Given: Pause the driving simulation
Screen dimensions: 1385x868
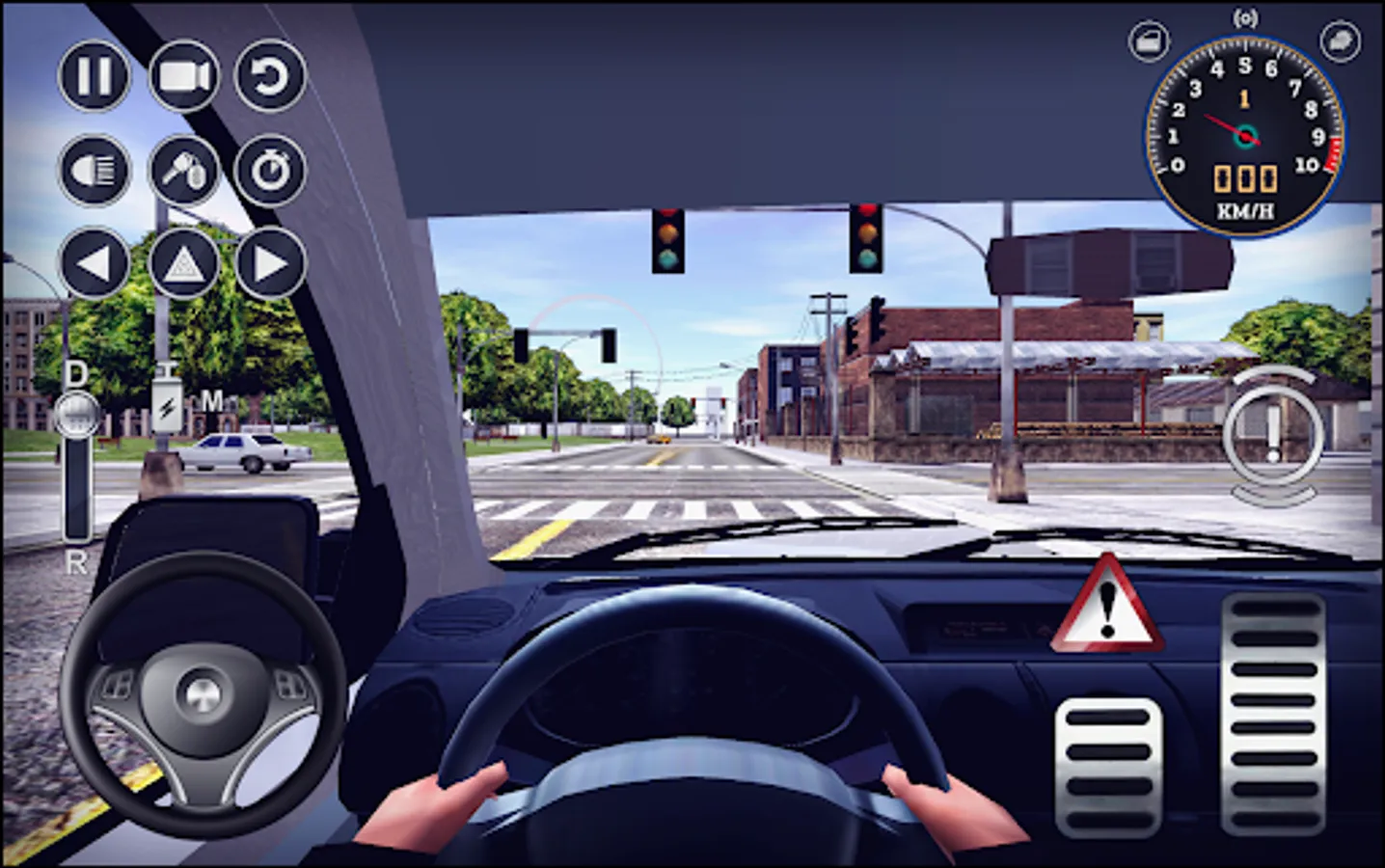Looking at the screenshot, I should tap(94, 76).
